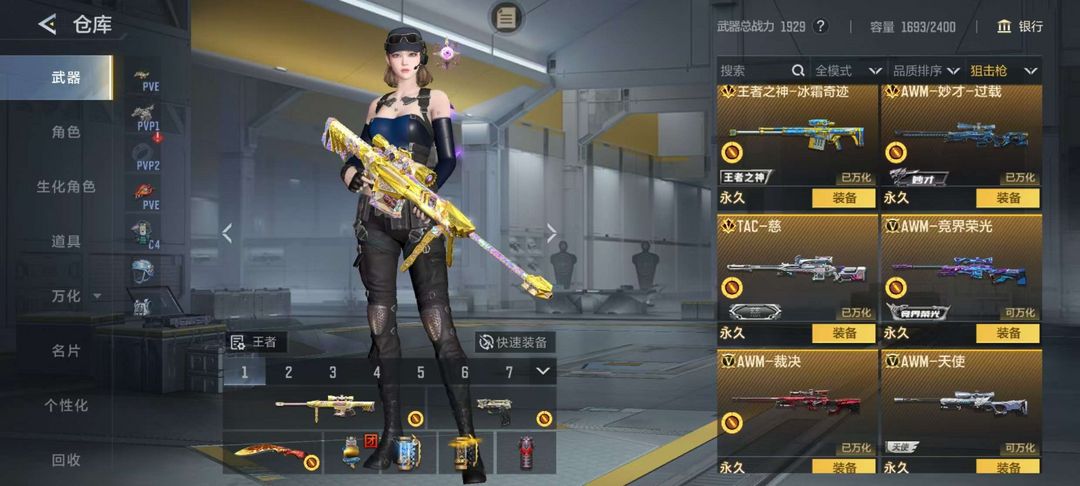Go back using the arrow beside 仓库
Screen dimensions: 1080x486
point(47,25)
